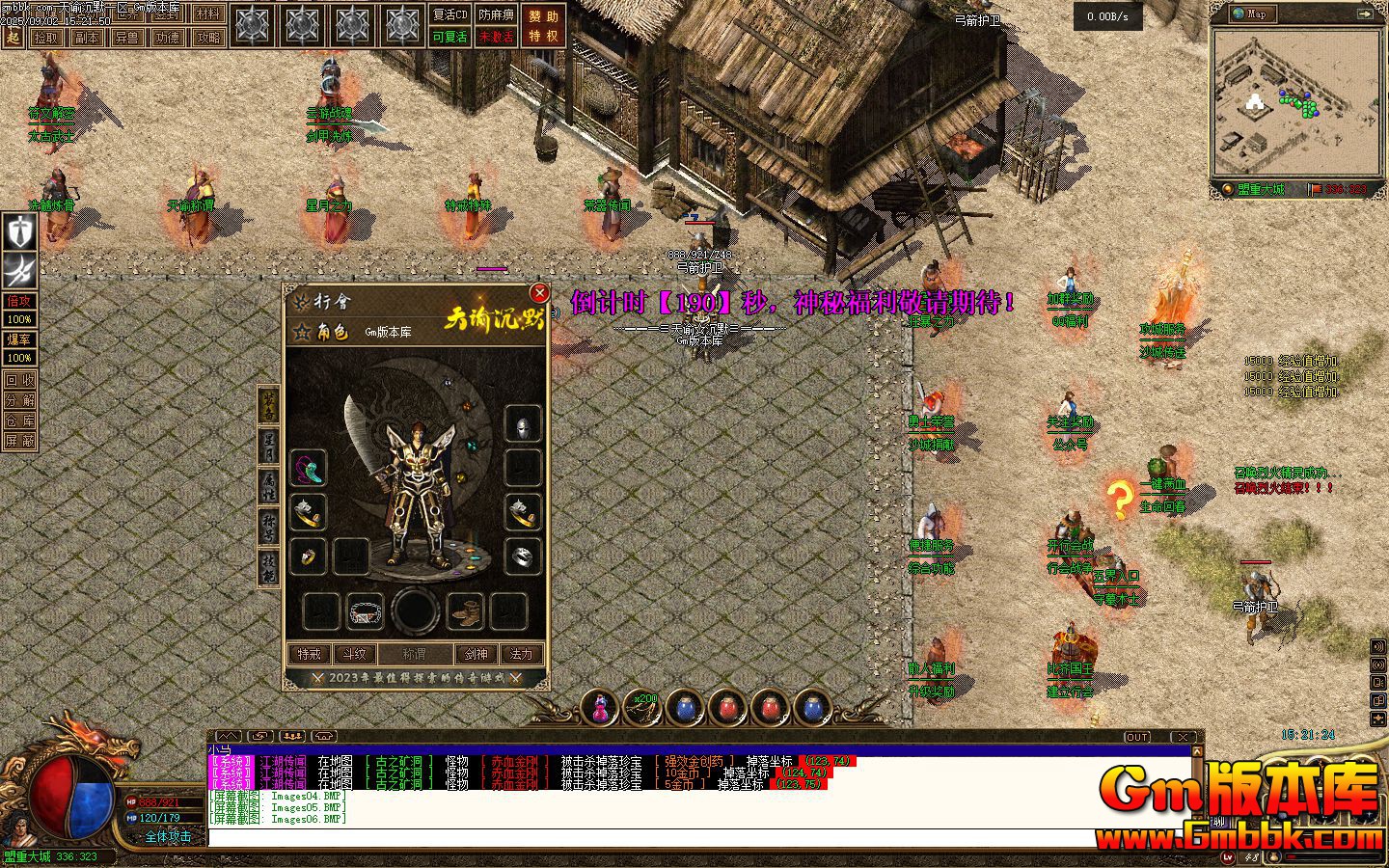
Task: Choose the 剑神 button
Action: pos(477,654)
